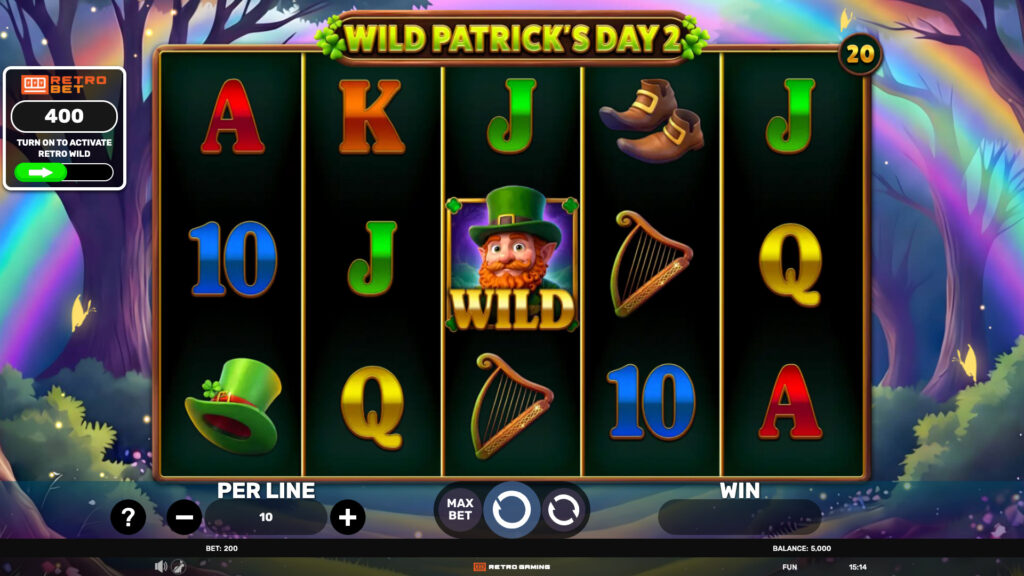Decrease the per line bet with minus
The height and width of the screenshot is (576, 1024).
184,517
